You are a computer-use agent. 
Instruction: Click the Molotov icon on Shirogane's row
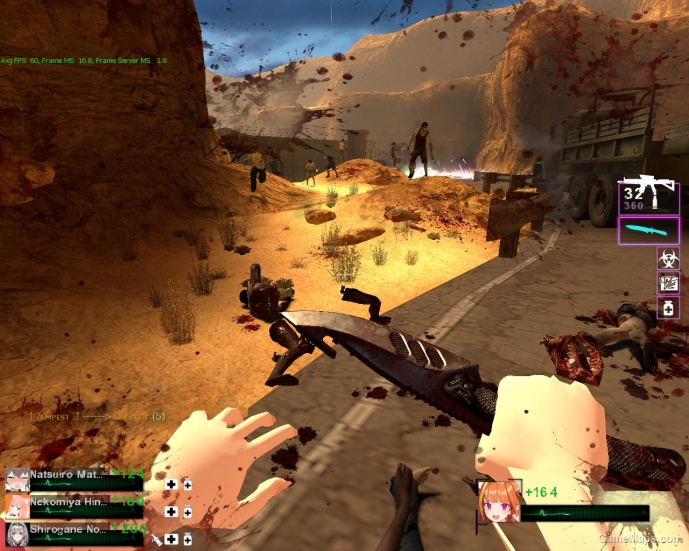(158, 539)
